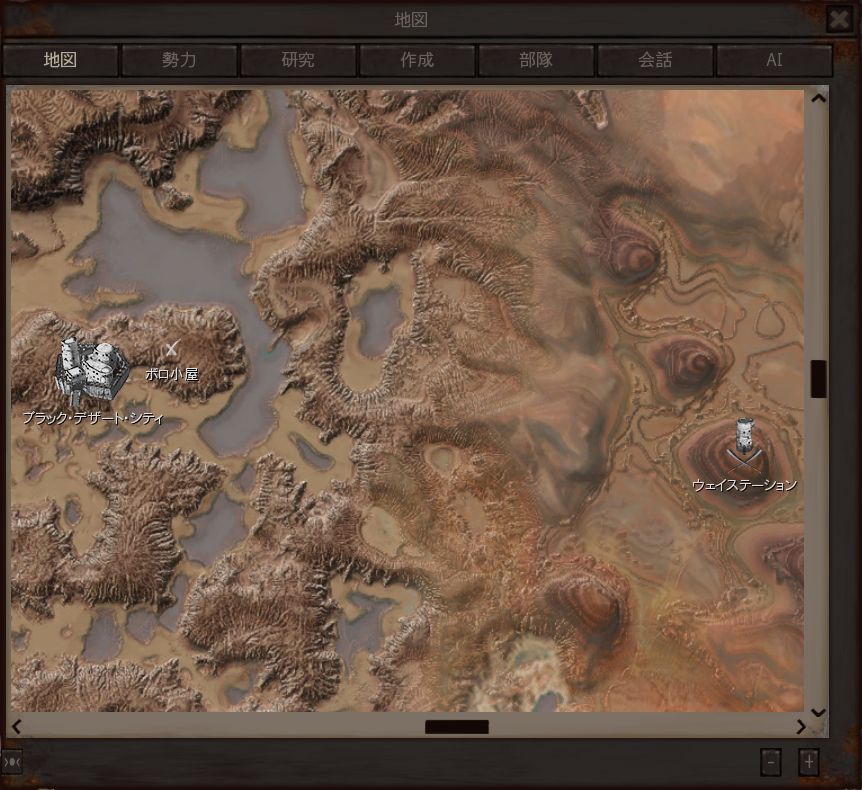
Task: Open the 研究 tab
Action: [298, 60]
